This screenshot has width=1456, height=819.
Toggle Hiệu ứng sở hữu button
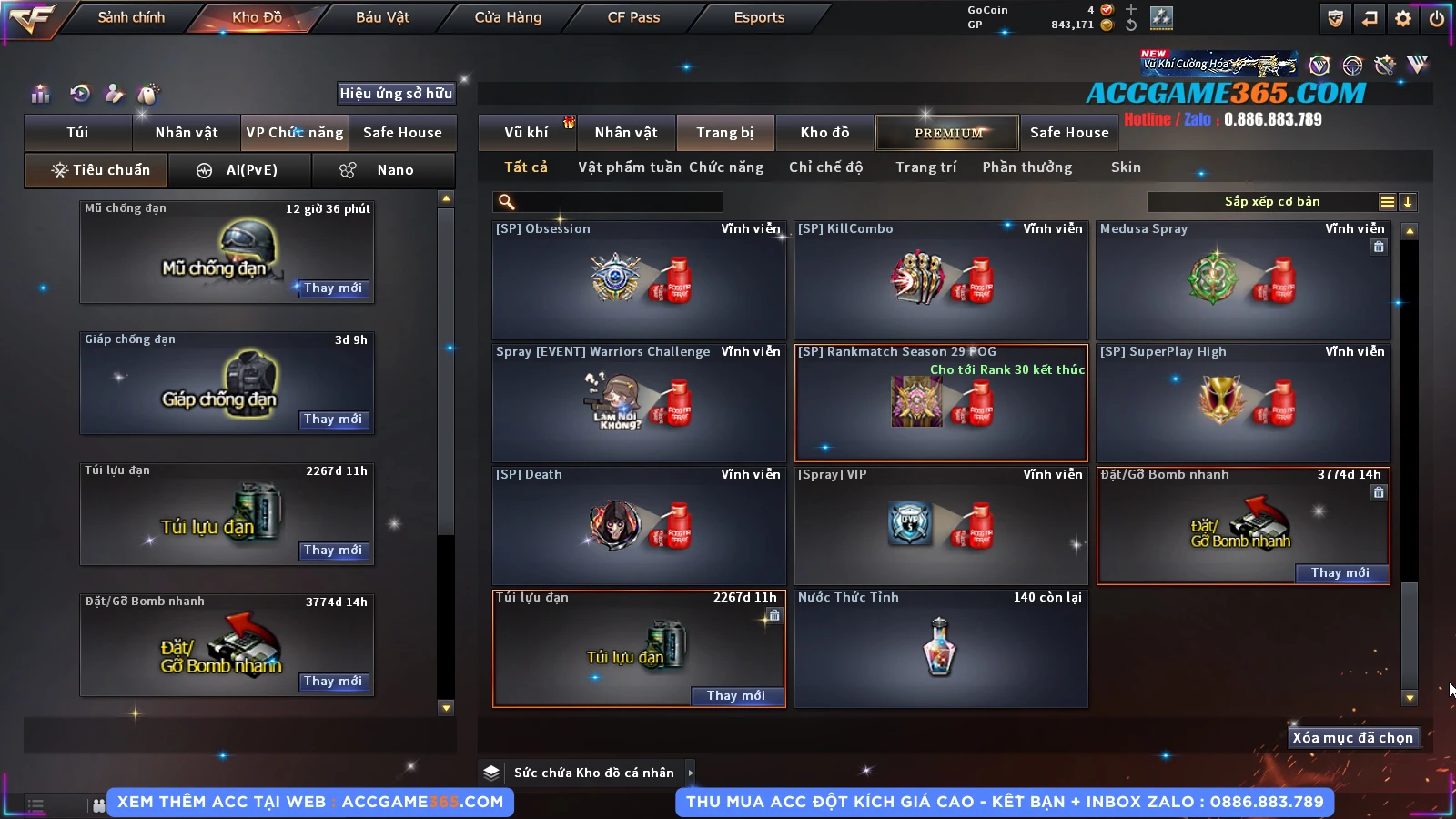[396, 93]
